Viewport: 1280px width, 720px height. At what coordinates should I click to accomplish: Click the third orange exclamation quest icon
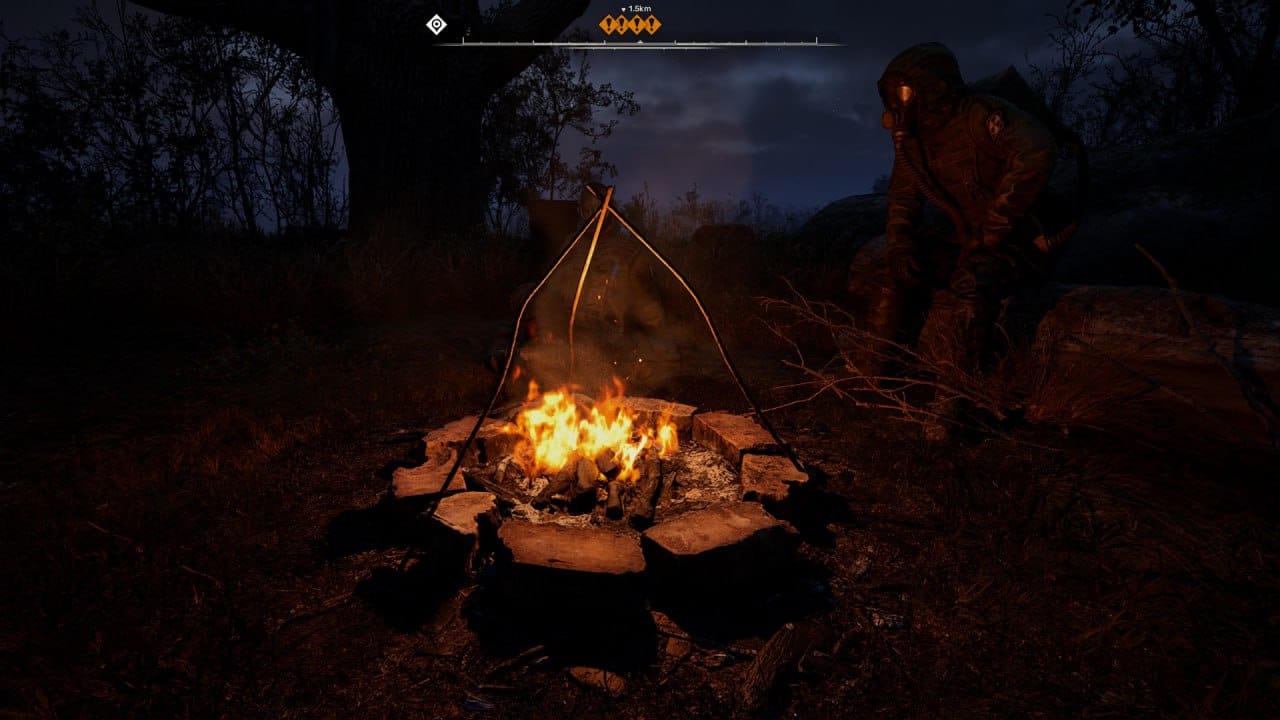pyautogui.click(x=637, y=24)
